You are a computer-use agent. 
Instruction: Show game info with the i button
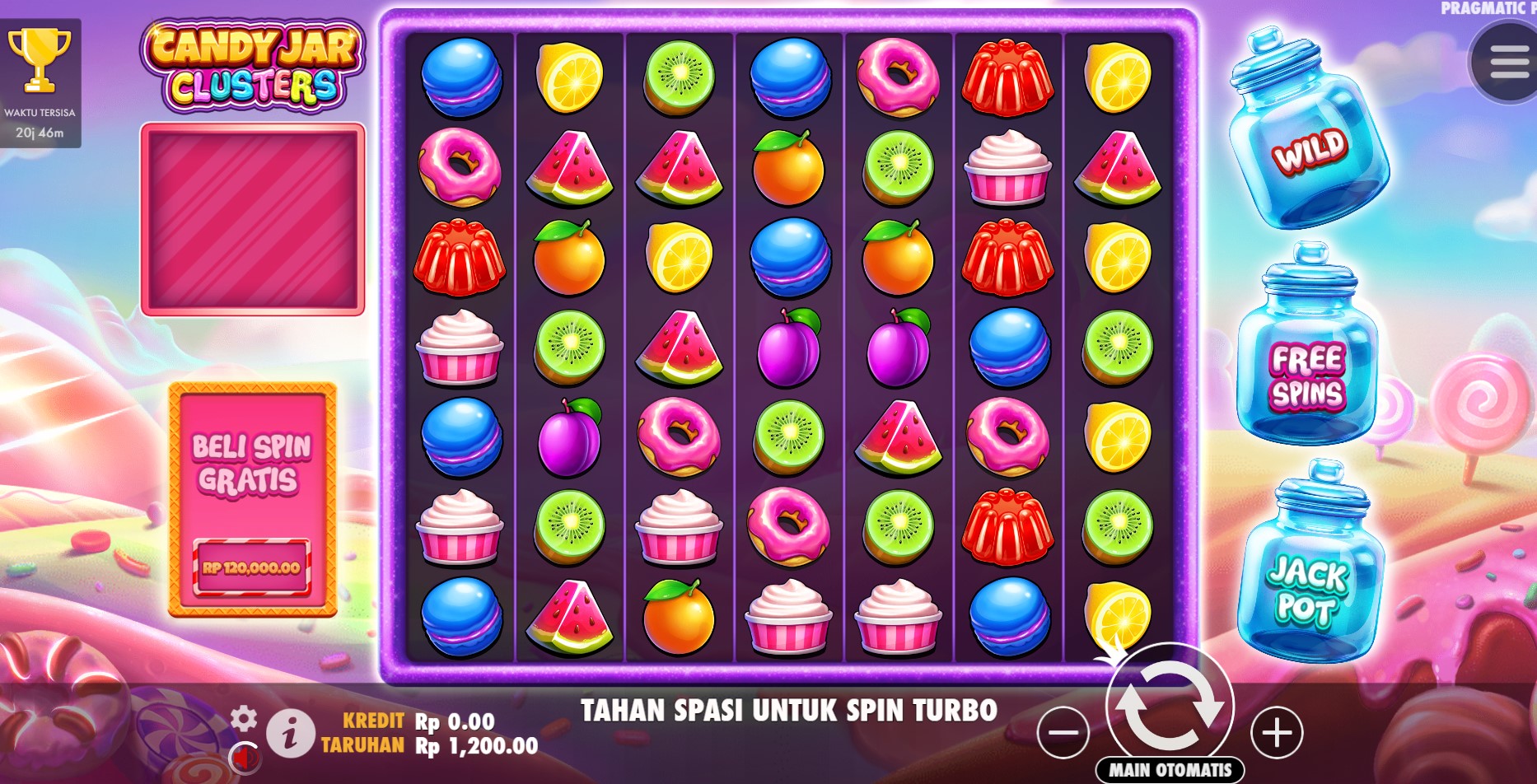coord(289,733)
